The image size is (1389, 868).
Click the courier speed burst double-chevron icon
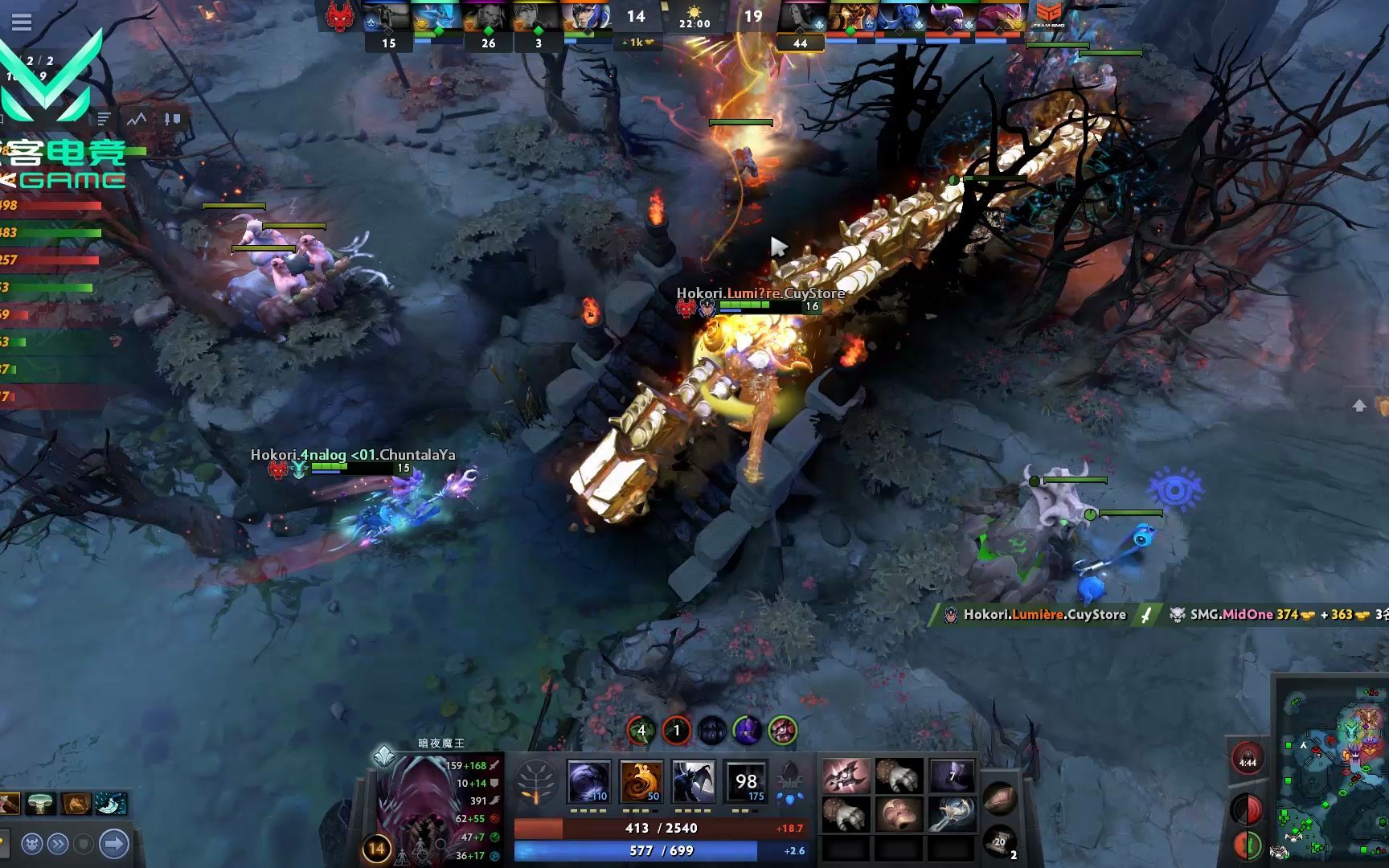click(58, 845)
